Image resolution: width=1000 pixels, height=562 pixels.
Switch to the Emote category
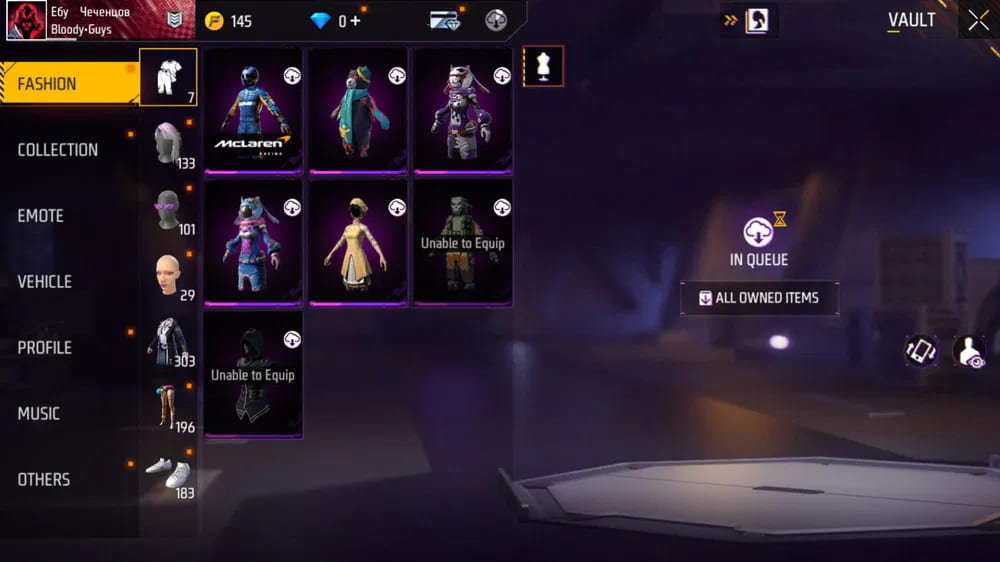[x=40, y=216]
